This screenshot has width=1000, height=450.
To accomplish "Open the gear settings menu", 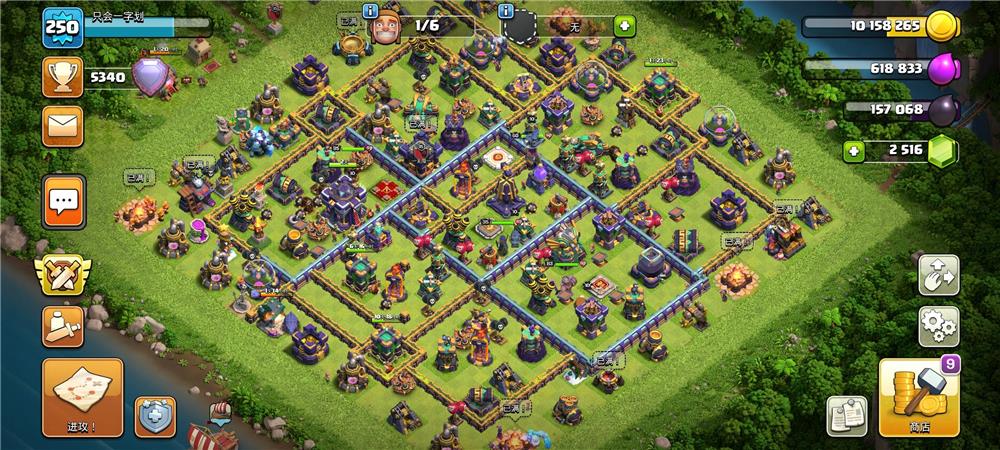I will 938,326.
